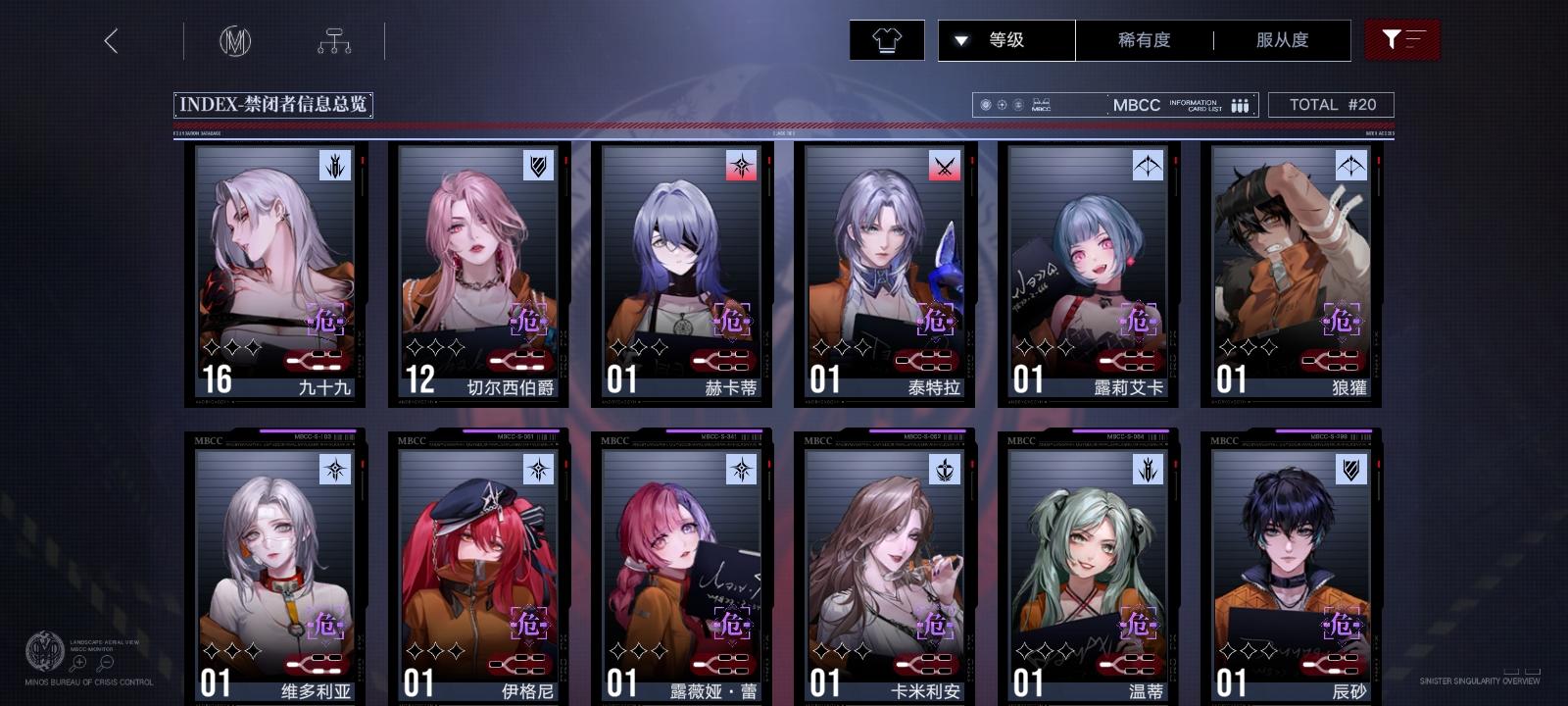Viewport: 1568px width, 706px height.
Task: Click the bow emblem on 露莉艾卡's card
Action: [x=1146, y=166]
